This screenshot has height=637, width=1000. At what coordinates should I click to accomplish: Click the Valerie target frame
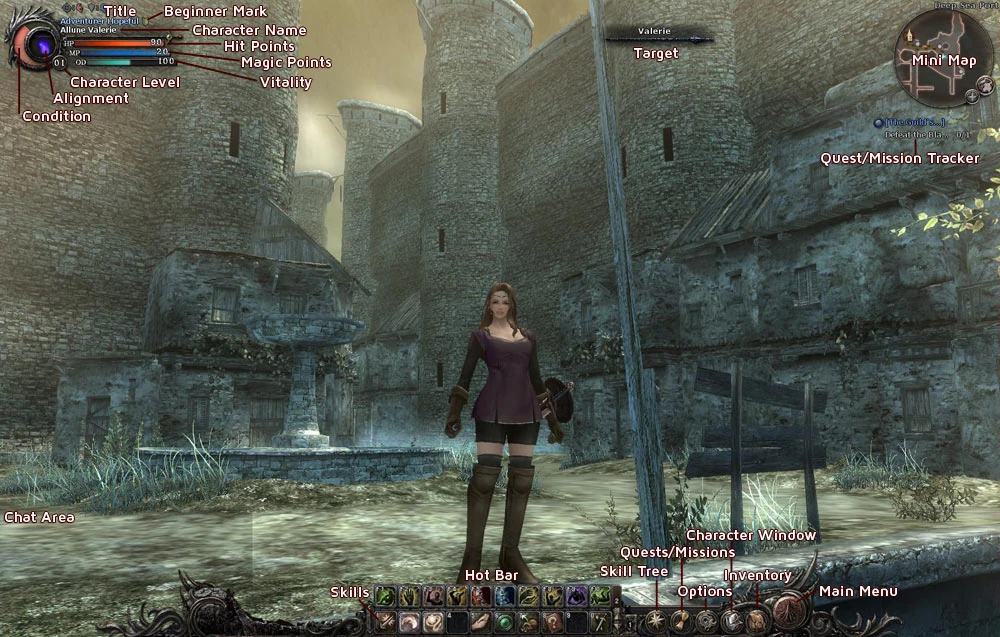pyautogui.click(x=655, y=33)
